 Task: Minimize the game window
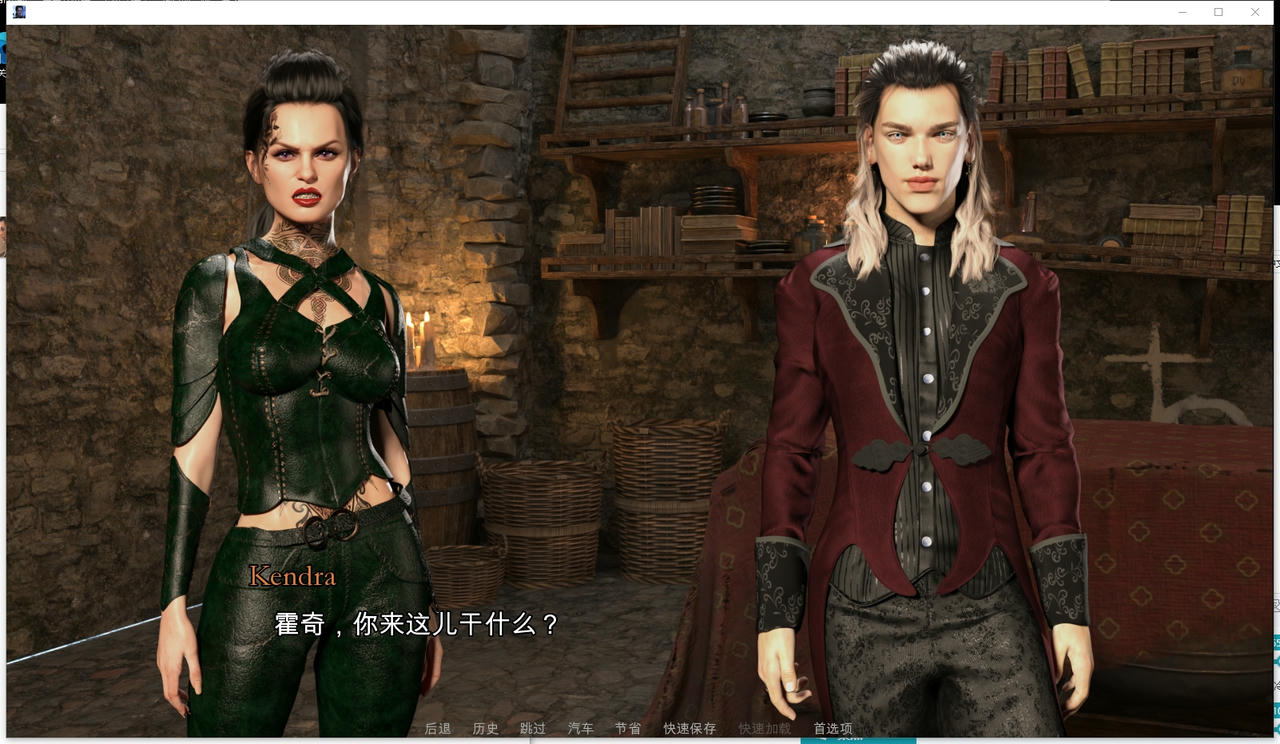pyautogui.click(x=1185, y=11)
